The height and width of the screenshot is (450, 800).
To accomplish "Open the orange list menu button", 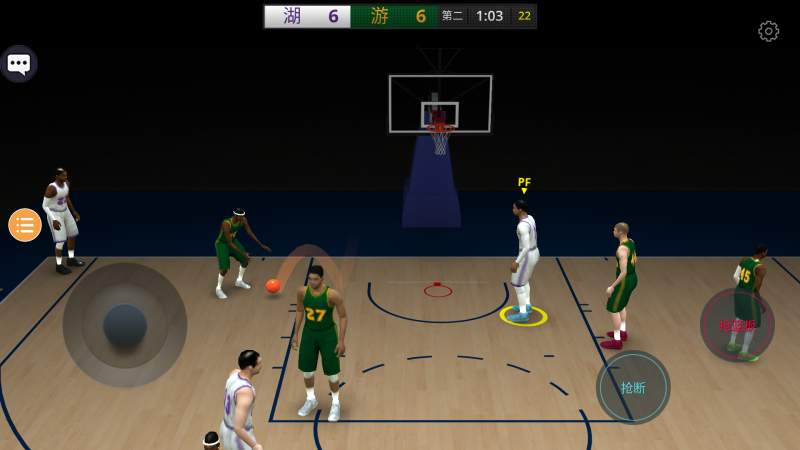I will [25, 225].
